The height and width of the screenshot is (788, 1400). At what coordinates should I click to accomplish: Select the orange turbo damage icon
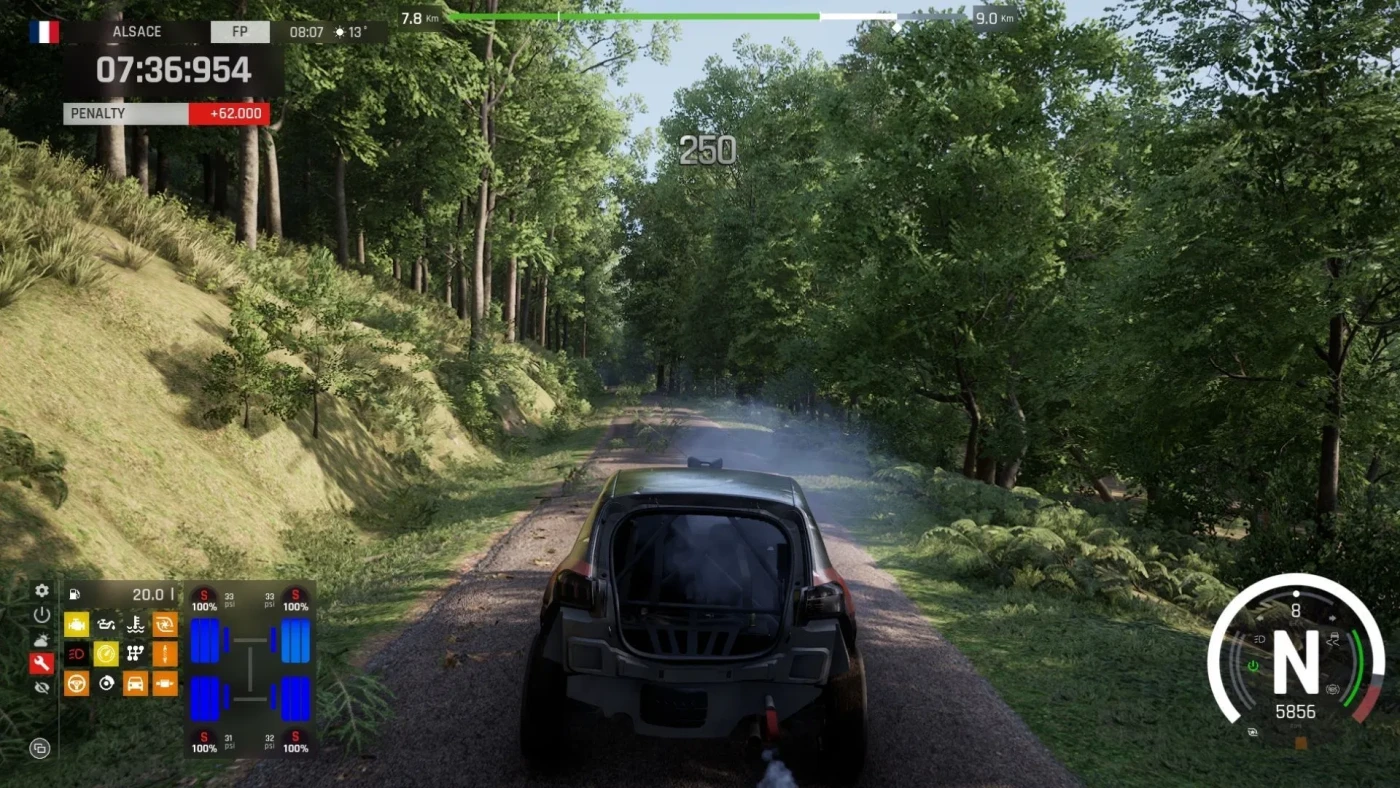tap(165, 625)
